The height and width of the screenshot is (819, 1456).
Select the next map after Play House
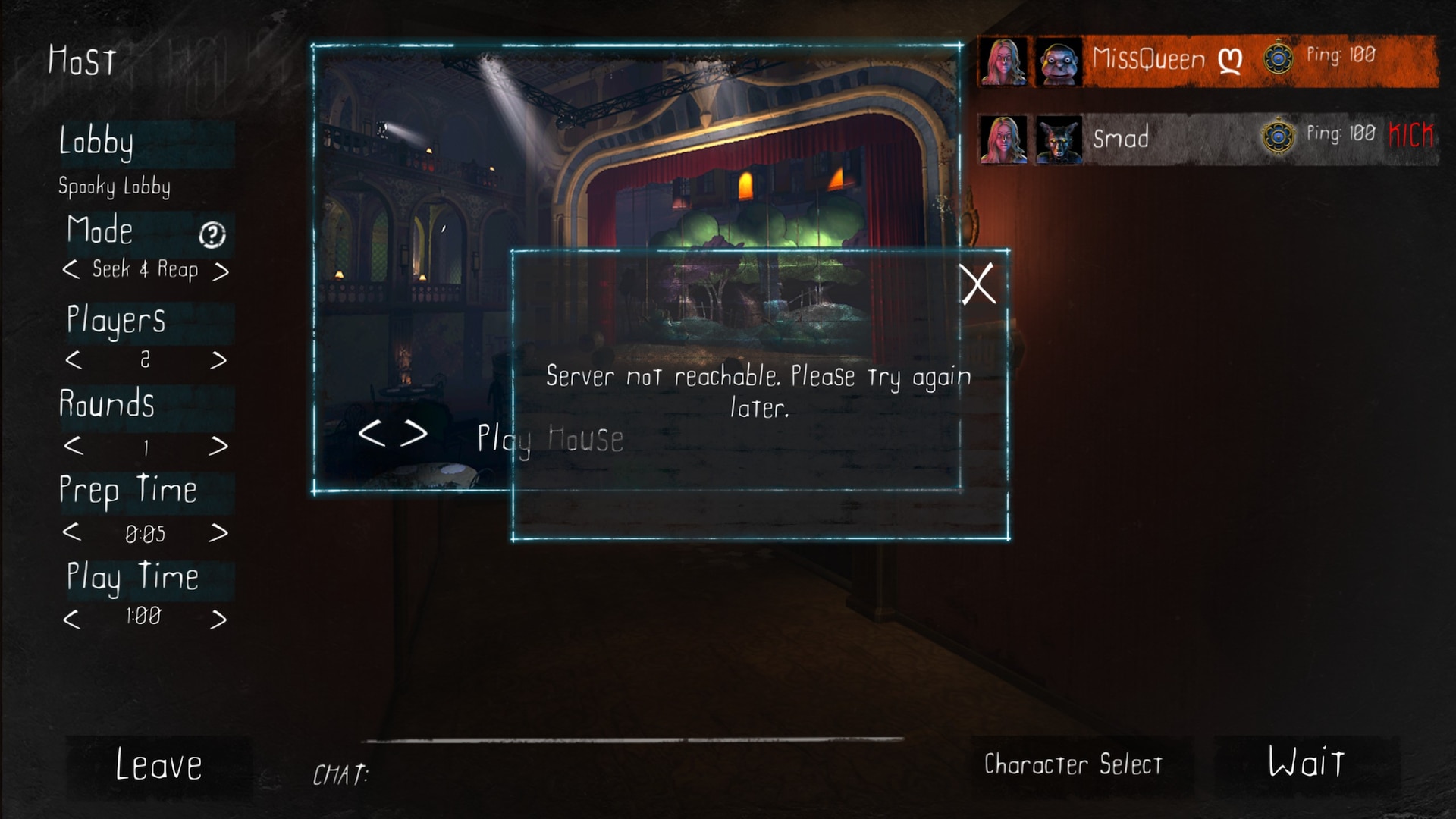tap(415, 433)
